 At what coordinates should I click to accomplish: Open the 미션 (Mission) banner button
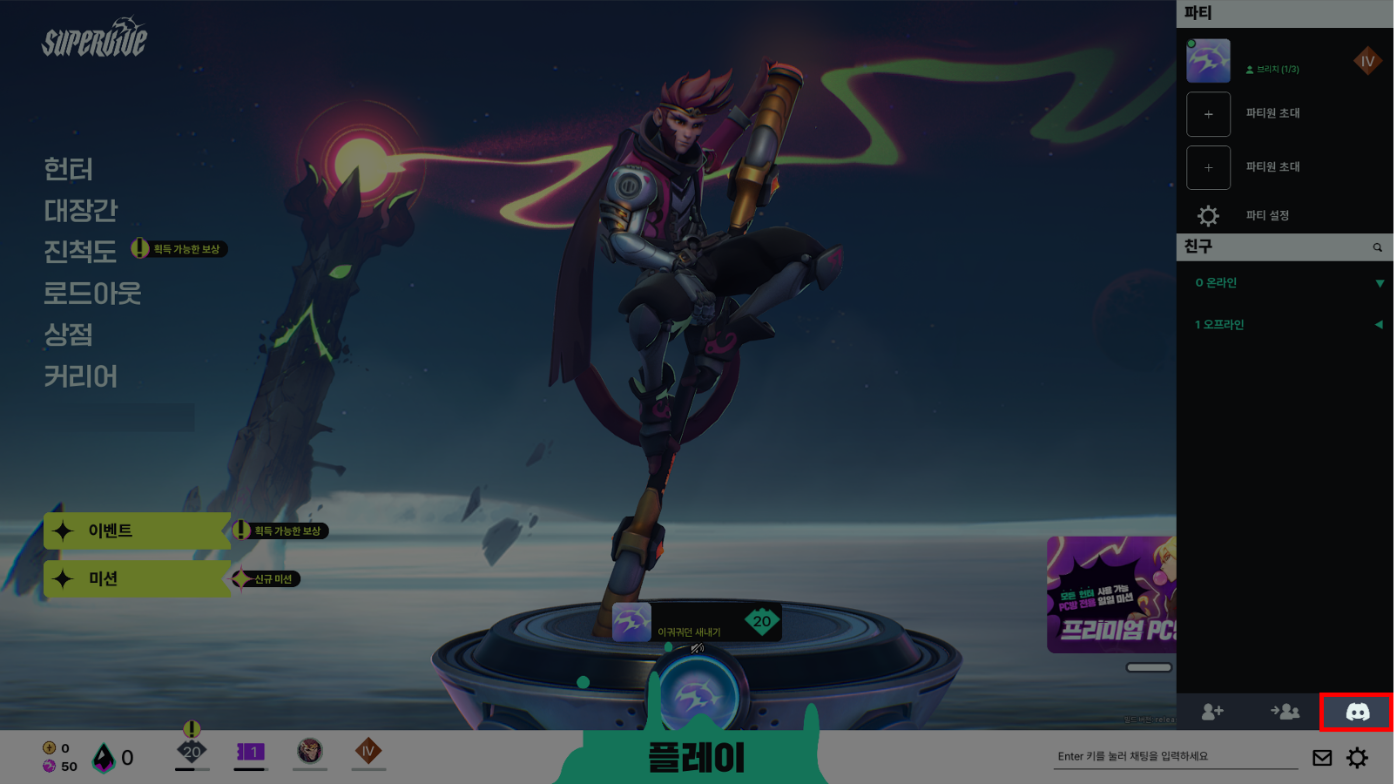[136, 579]
